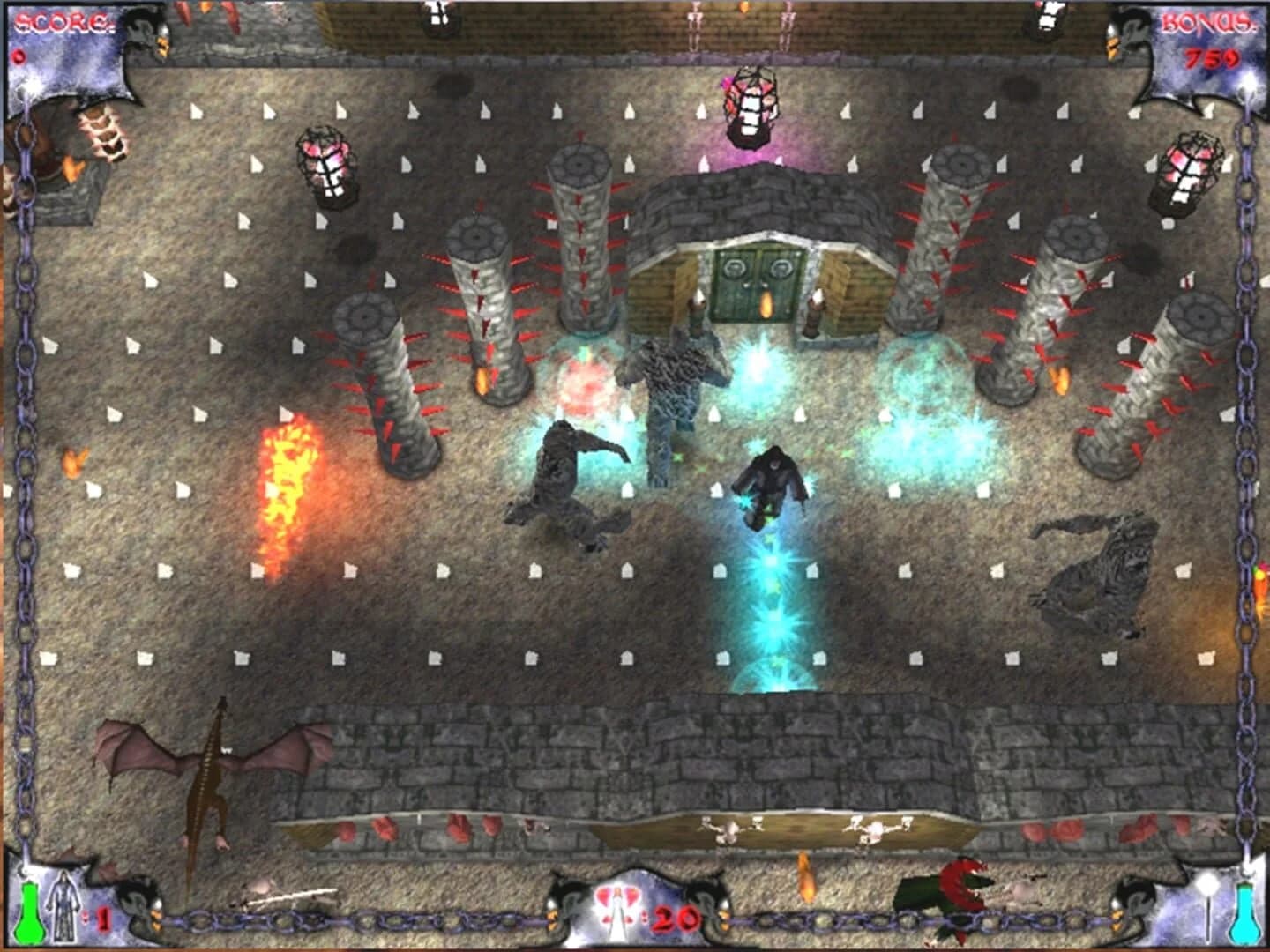Click the stone golem guarding the entrance

click(673, 379)
